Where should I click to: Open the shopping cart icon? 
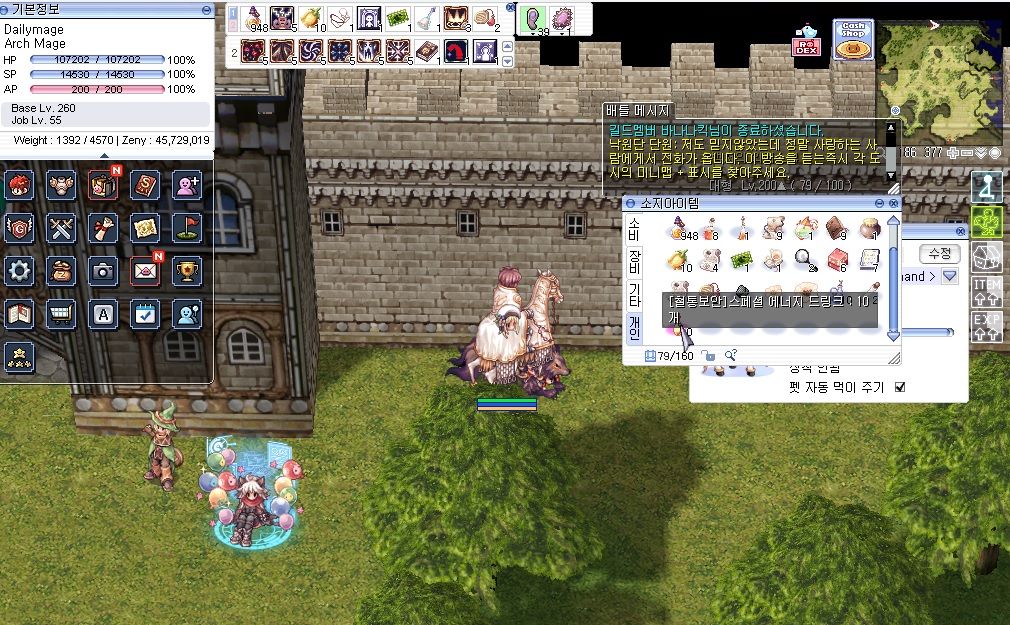tap(61, 313)
